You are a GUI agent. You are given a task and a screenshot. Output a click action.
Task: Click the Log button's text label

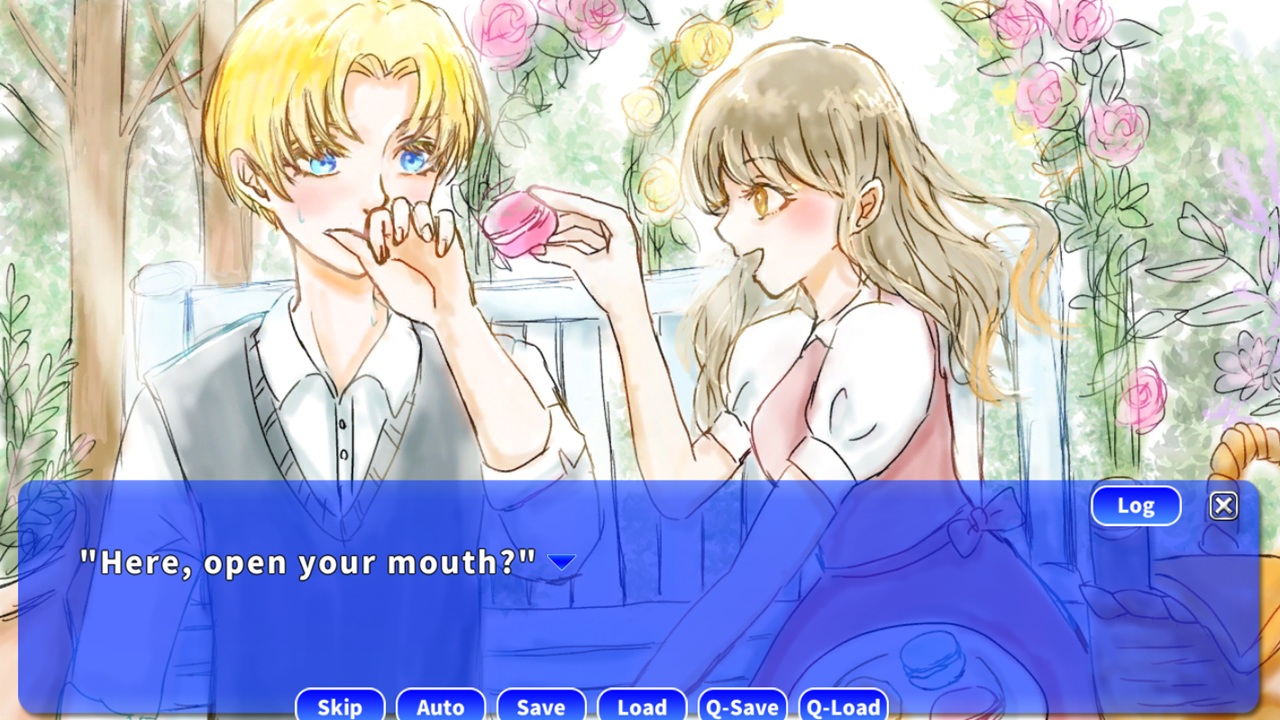[1135, 505]
